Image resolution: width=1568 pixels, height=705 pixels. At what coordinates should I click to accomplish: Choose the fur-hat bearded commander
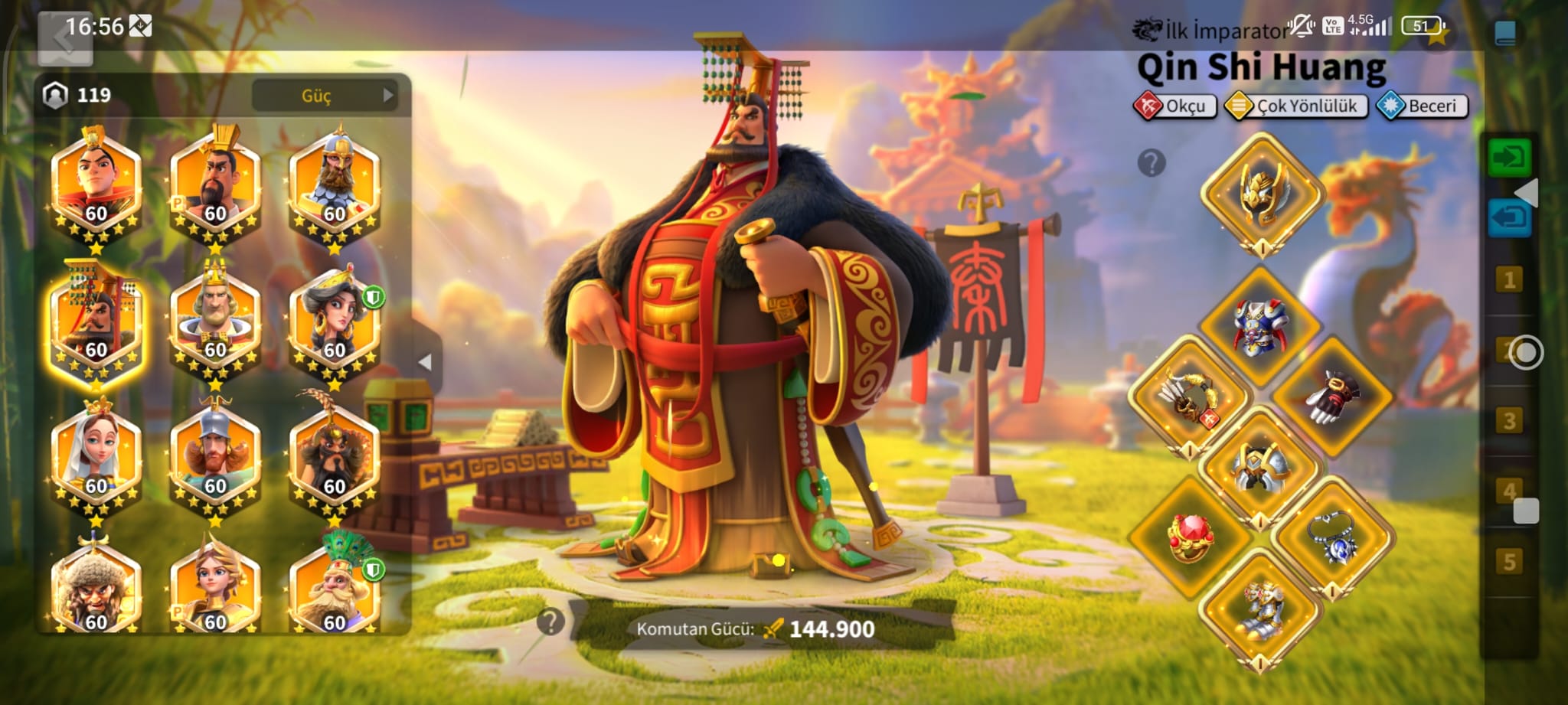96,589
